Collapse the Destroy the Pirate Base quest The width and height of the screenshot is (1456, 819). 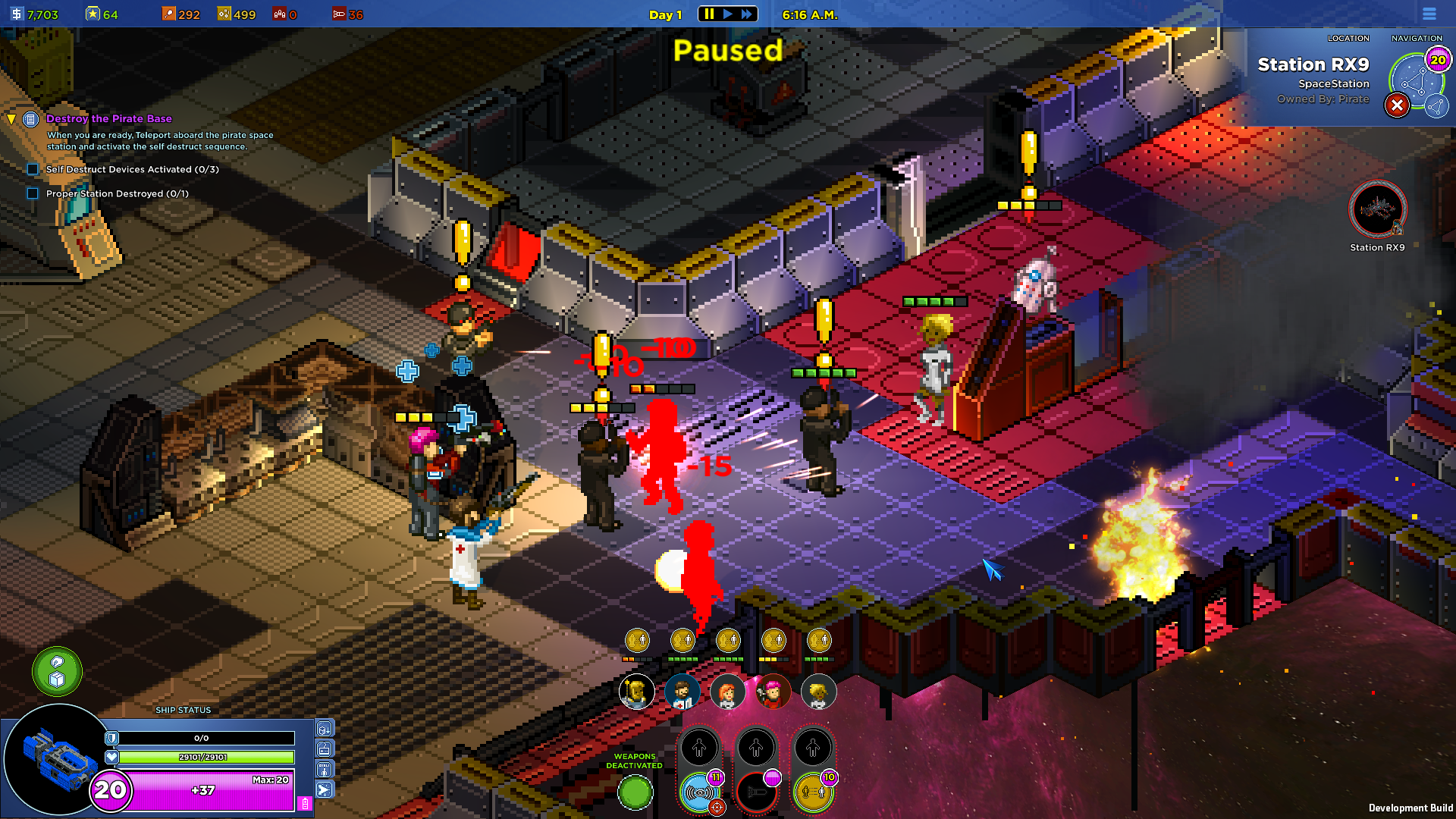coord(11,119)
